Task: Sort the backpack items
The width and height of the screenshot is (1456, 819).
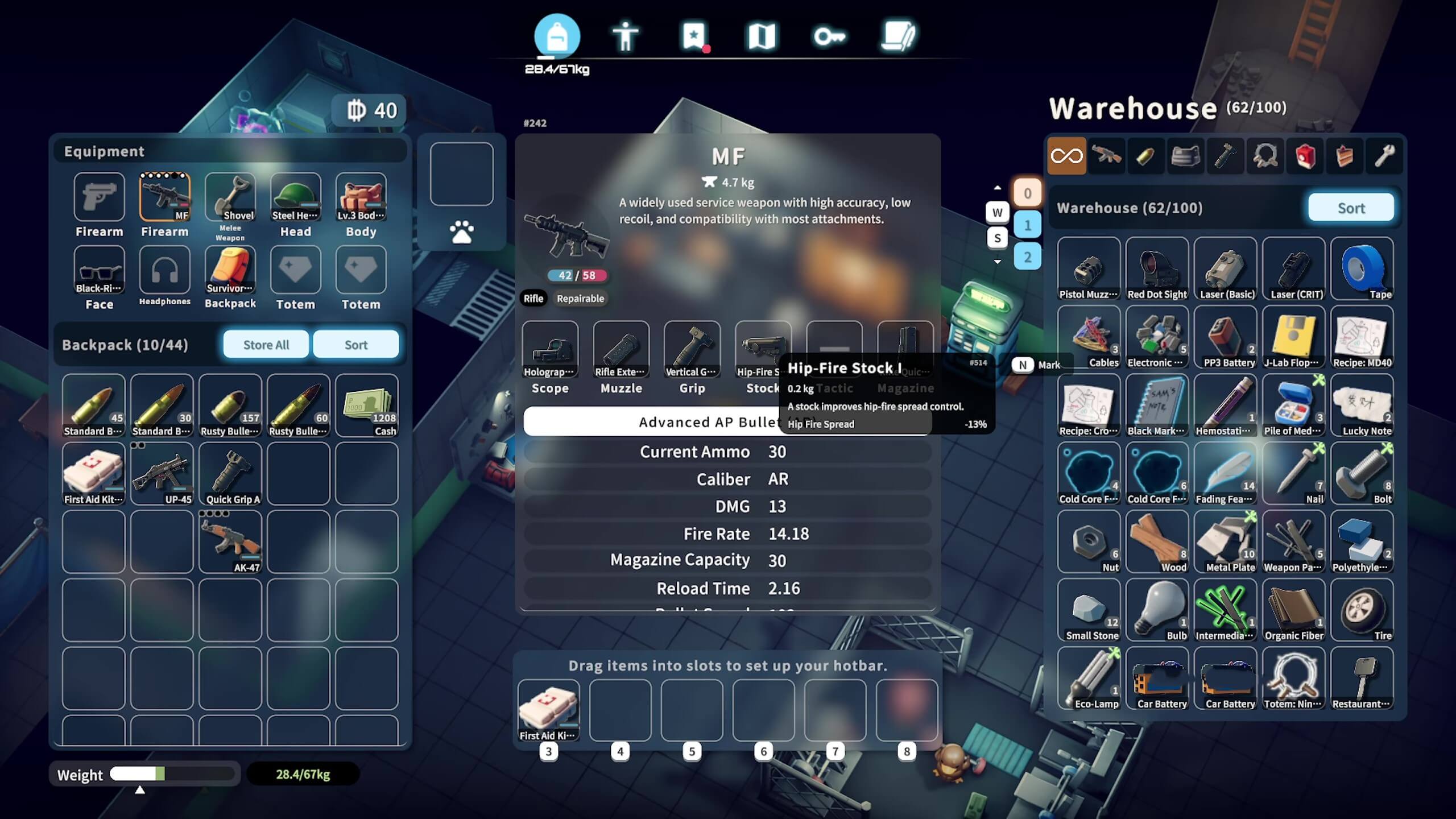Action: [x=355, y=345]
